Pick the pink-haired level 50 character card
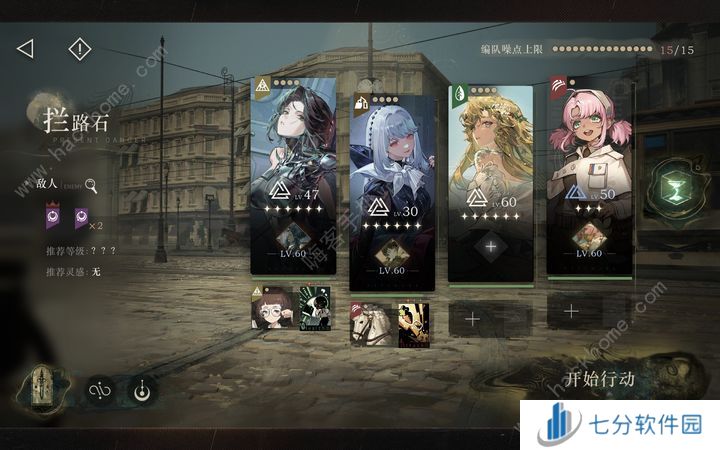 (589, 170)
